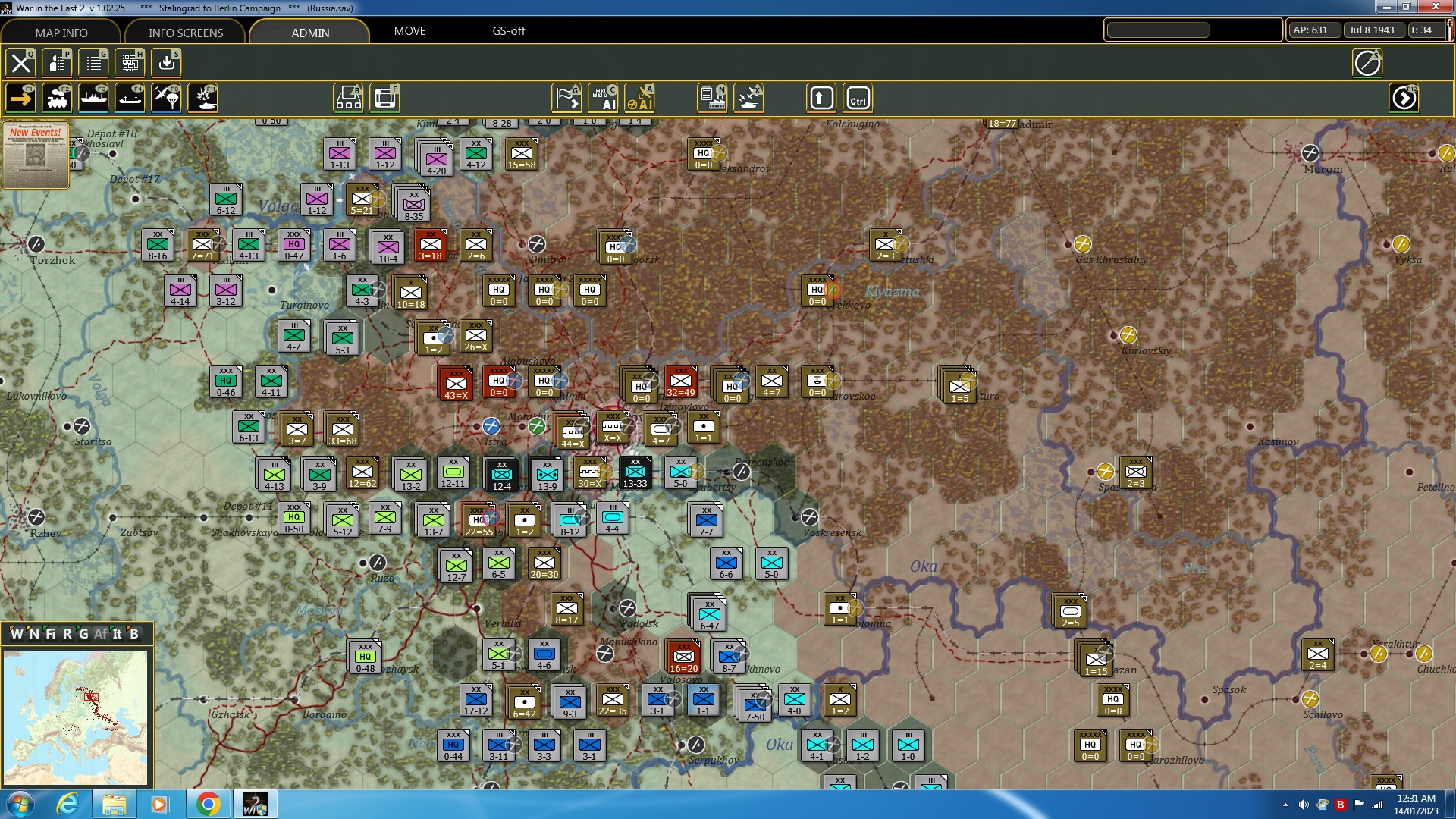Select the air drop mission icon
Image resolution: width=1456 pixels, height=819 pixels.
pyautogui.click(x=166, y=98)
